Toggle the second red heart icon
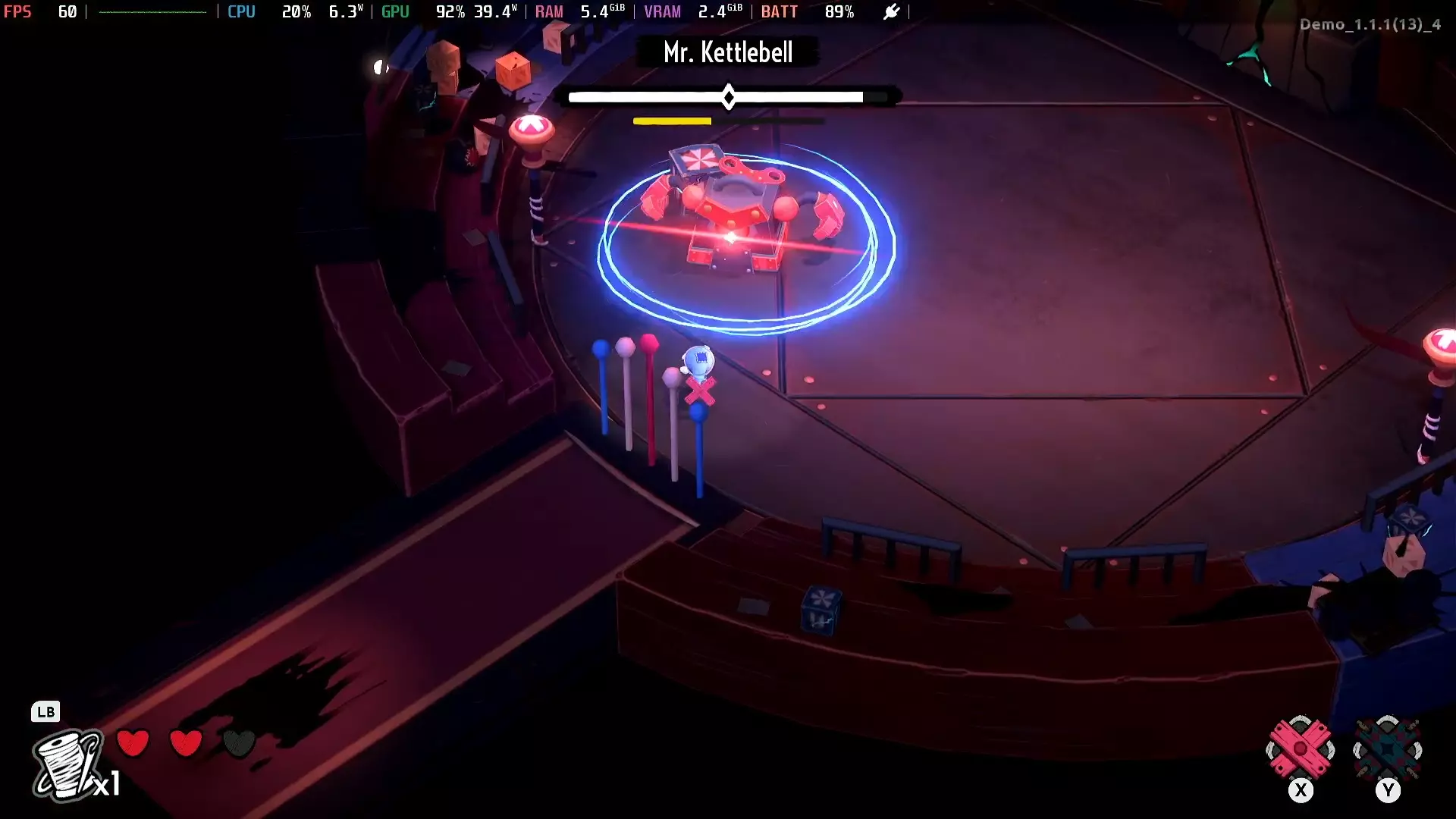The width and height of the screenshot is (1456, 819). (x=187, y=744)
